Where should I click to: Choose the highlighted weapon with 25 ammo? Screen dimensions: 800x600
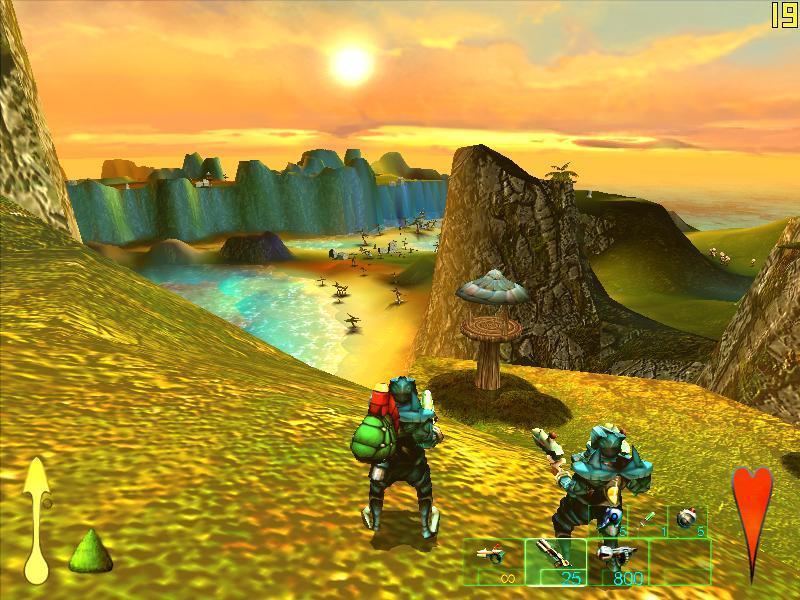click(555, 561)
